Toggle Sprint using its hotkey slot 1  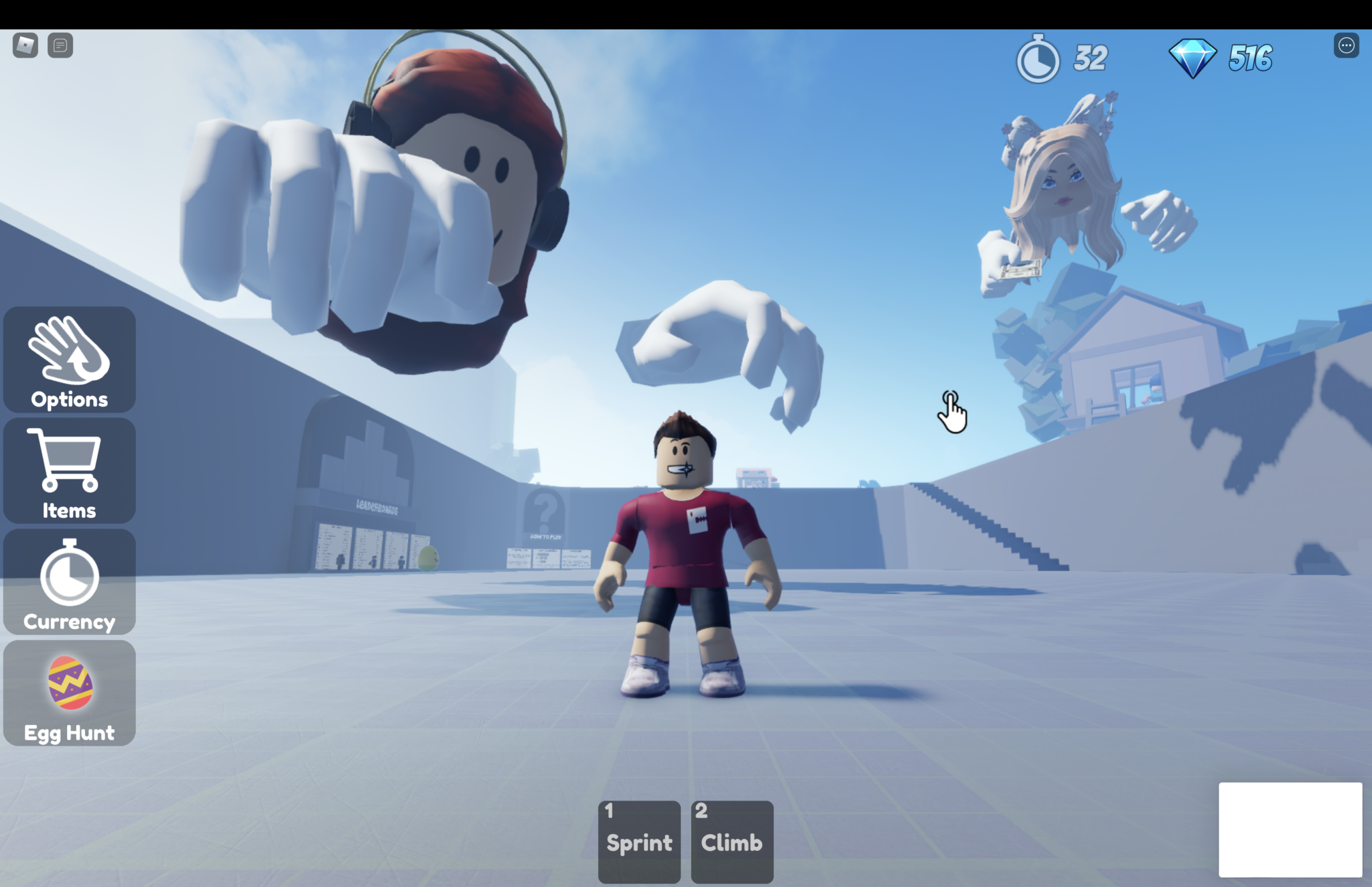pyautogui.click(x=609, y=811)
